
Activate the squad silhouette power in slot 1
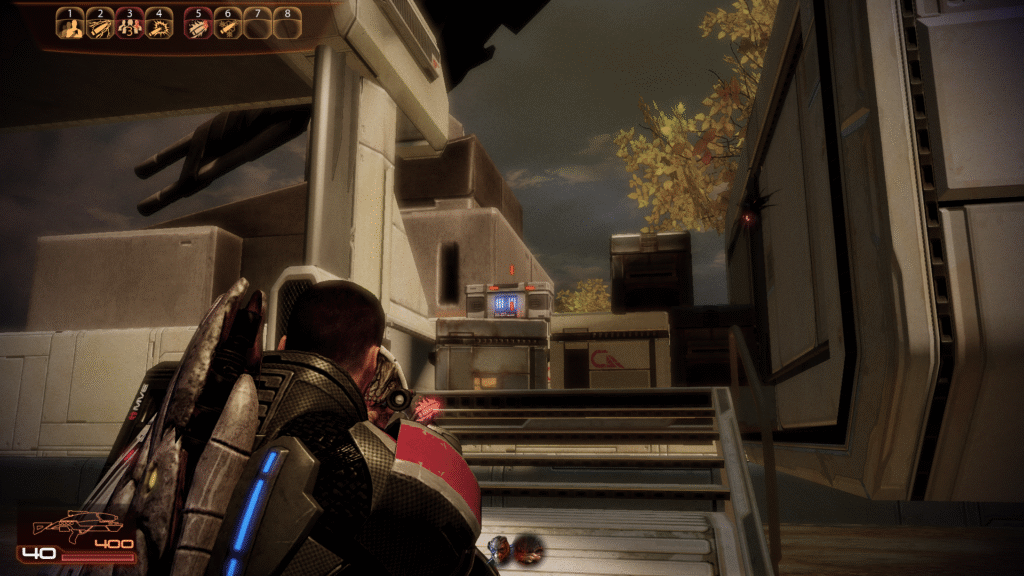click(70, 26)
